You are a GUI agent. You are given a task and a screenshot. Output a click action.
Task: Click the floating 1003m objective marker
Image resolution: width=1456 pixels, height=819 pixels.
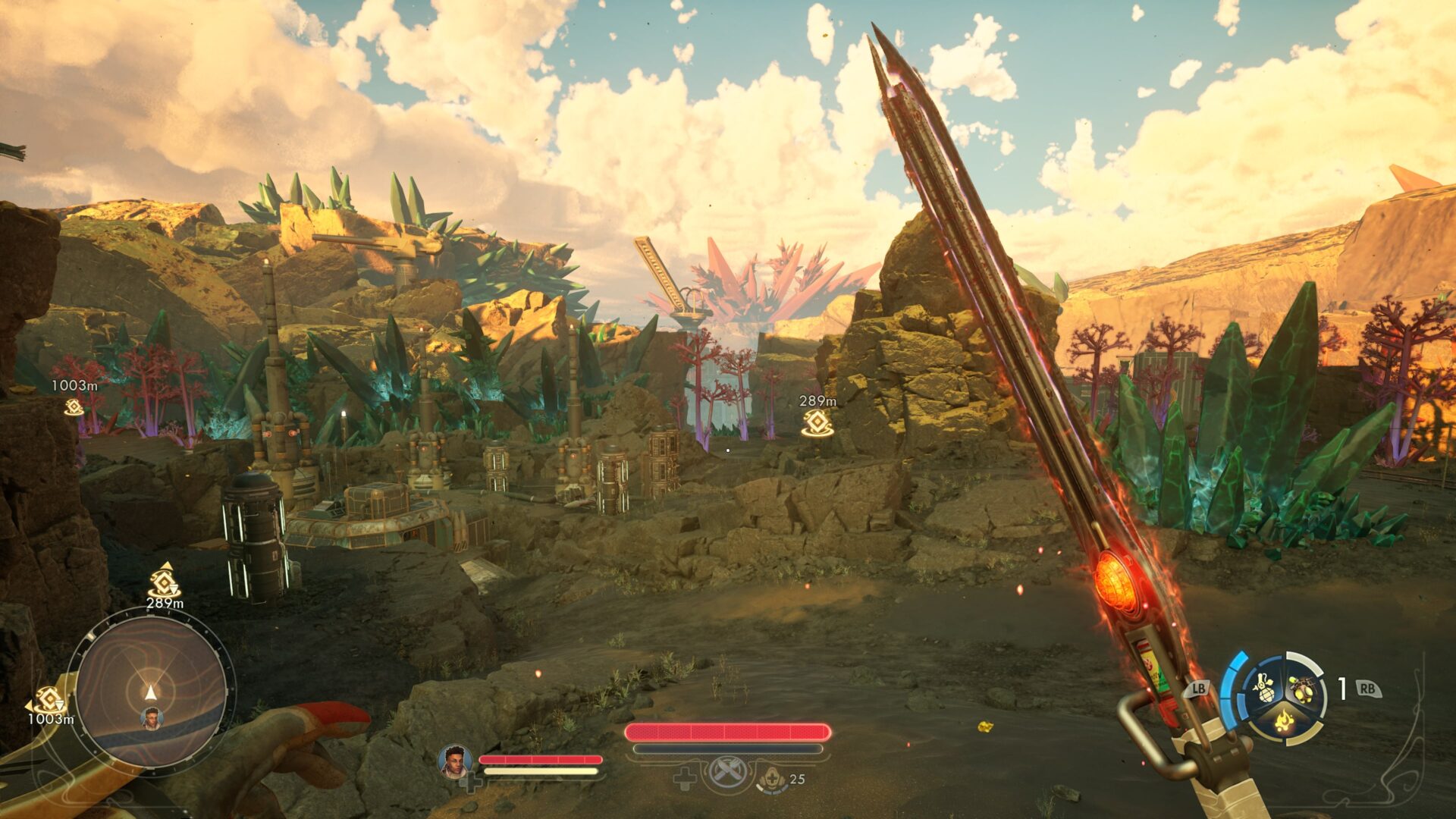[x=74, y=407]
